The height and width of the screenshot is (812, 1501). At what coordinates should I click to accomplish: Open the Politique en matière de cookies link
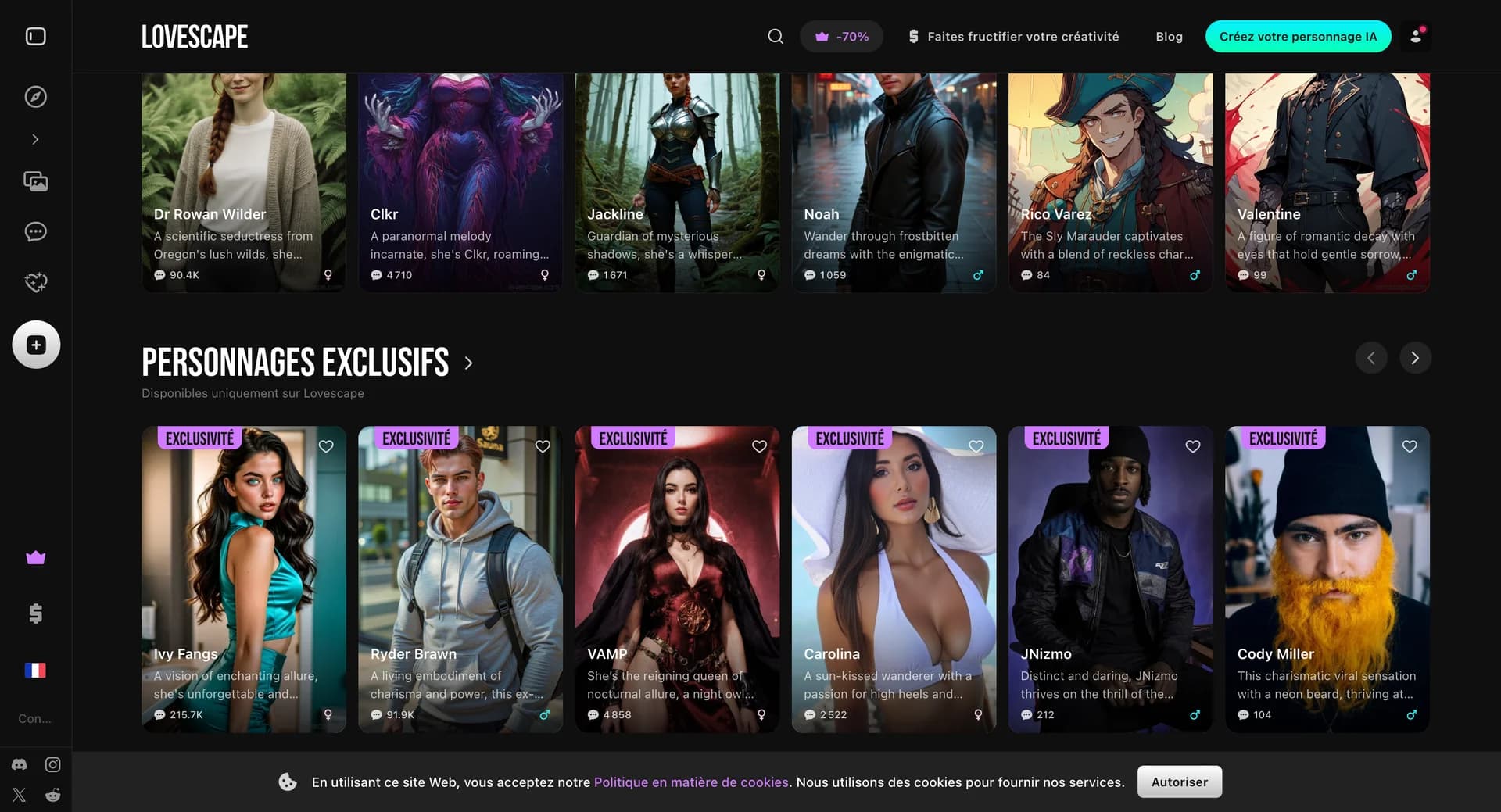tap(691, 782)
